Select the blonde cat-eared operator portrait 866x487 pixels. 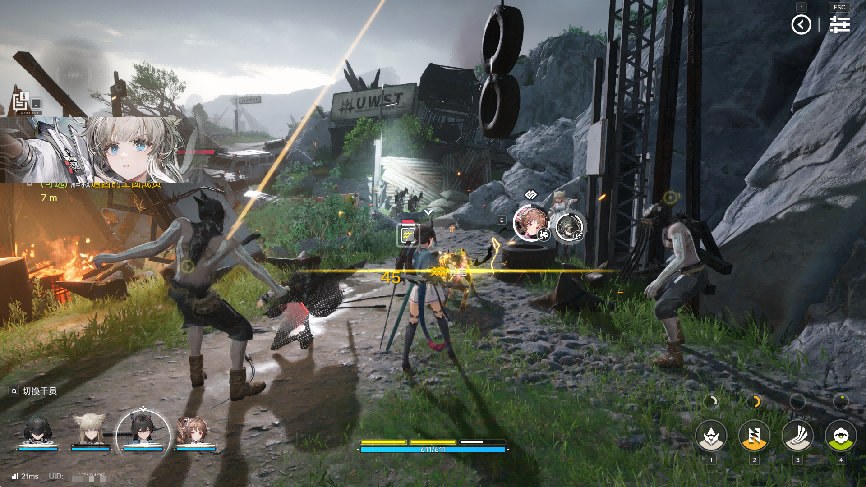[90, 430]
